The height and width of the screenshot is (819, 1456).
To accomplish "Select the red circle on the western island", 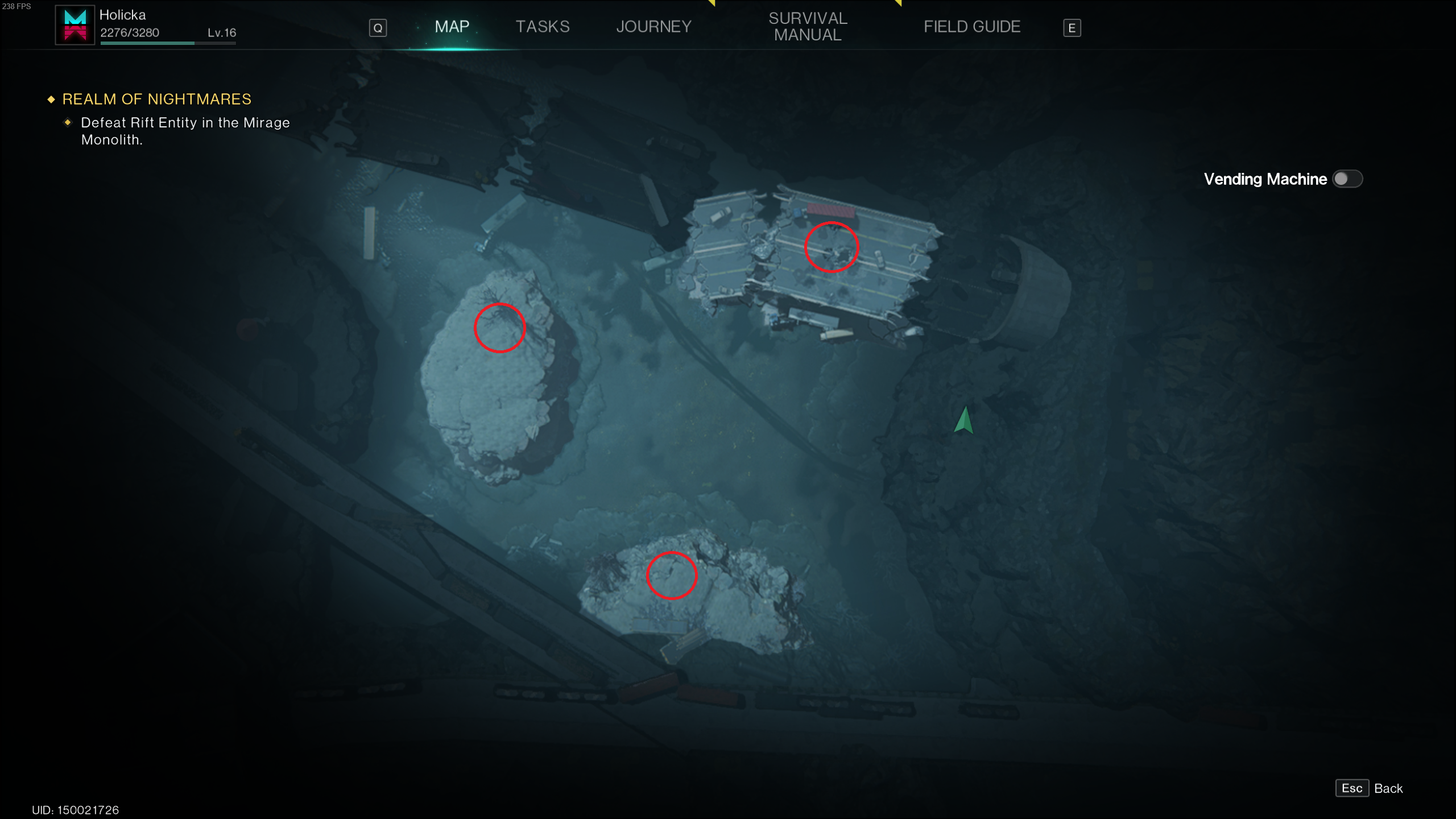I will (499, 327).
